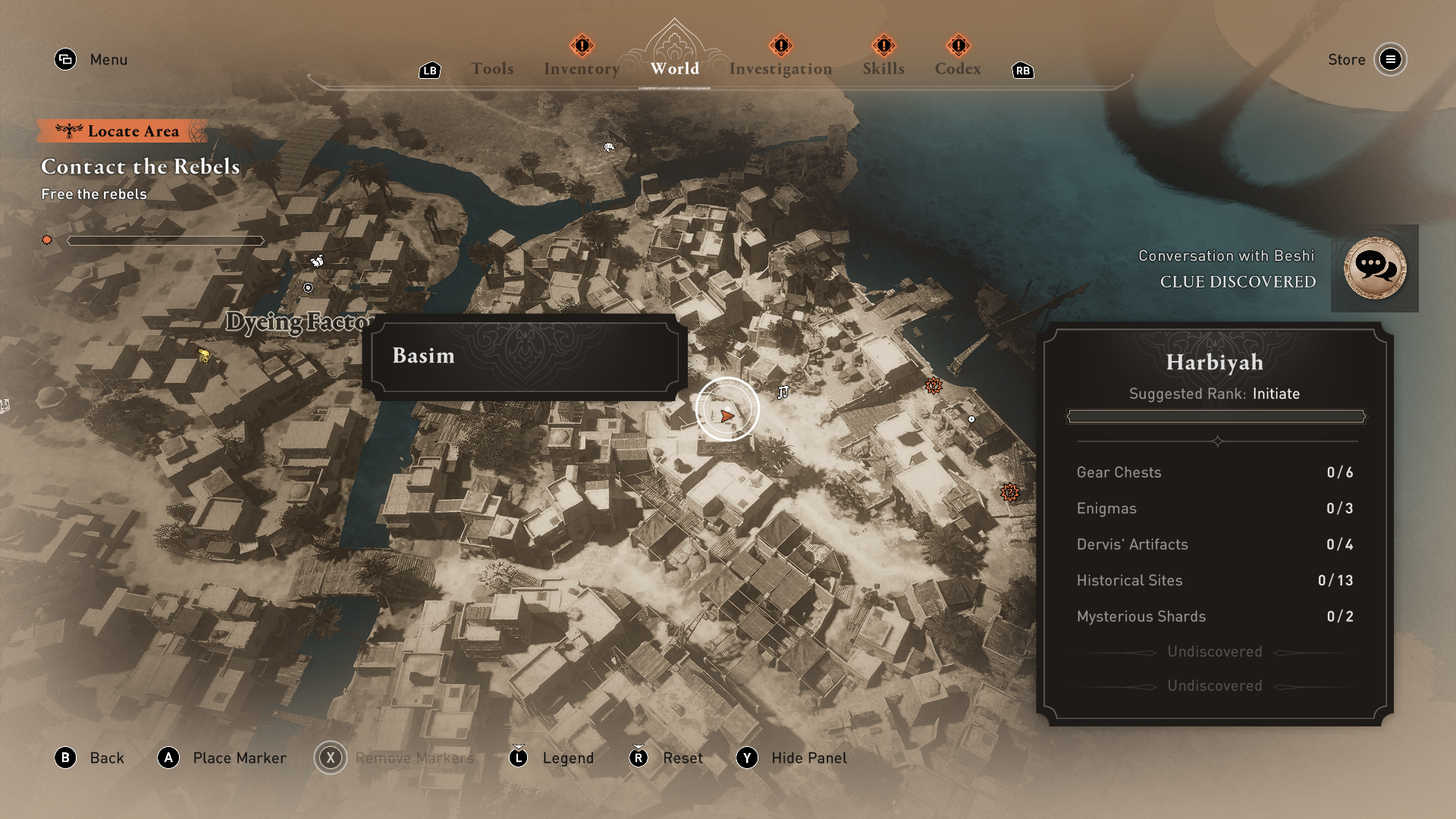Open the Inventory tab
This screenshot has height=819, width=1456.
582,68
